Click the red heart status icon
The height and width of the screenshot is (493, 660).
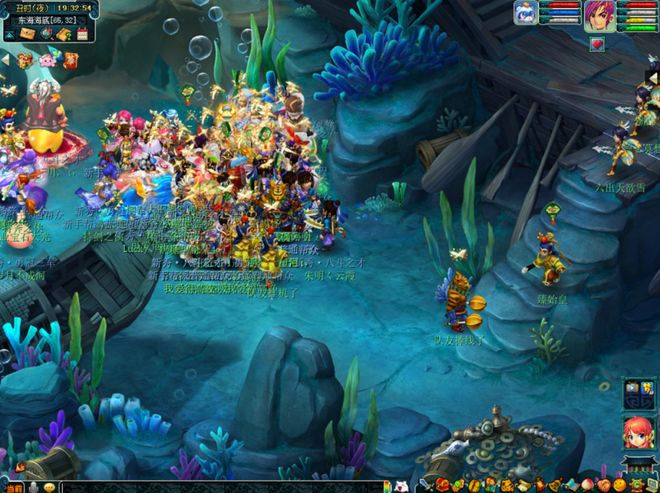(596, 43)
